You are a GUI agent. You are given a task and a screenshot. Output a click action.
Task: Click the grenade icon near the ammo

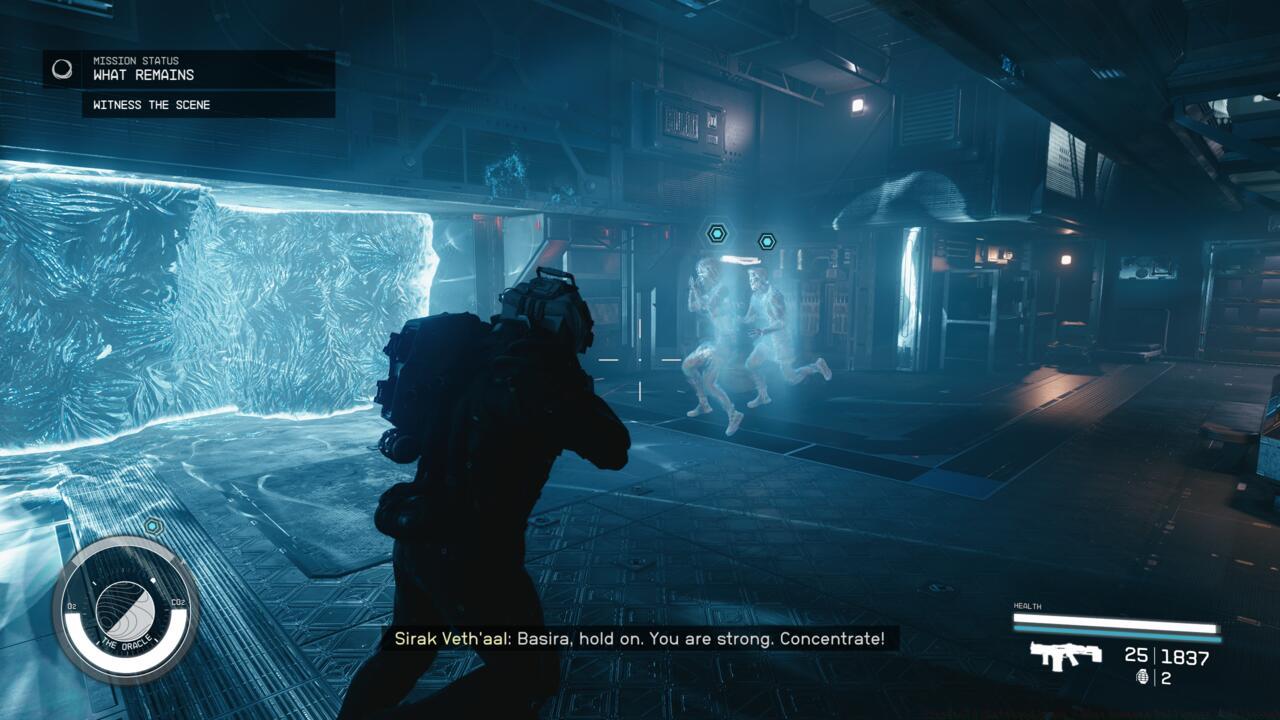coord(1143,678)
